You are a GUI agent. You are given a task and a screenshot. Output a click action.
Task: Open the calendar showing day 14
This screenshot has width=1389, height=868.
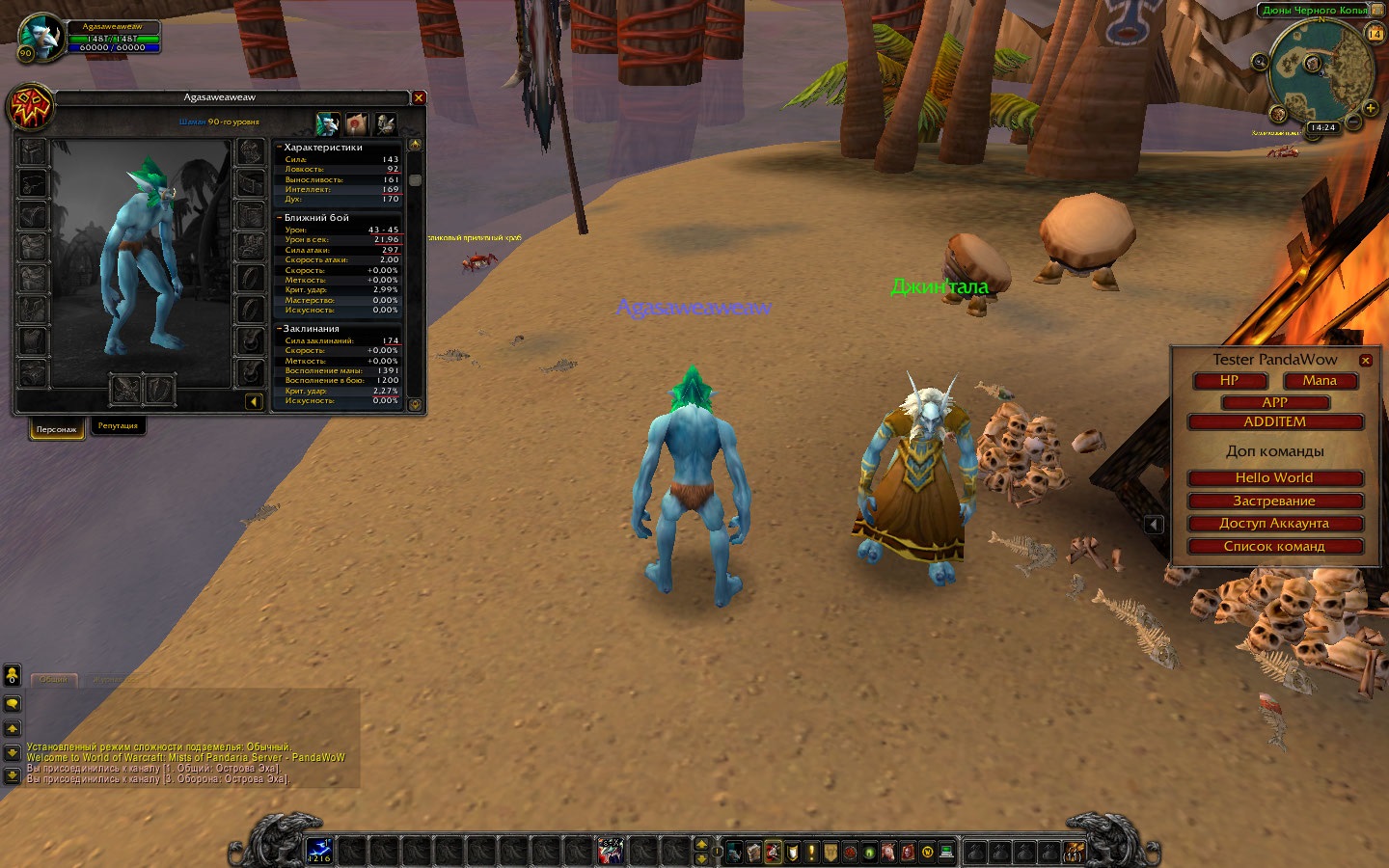coord(1375,34)
